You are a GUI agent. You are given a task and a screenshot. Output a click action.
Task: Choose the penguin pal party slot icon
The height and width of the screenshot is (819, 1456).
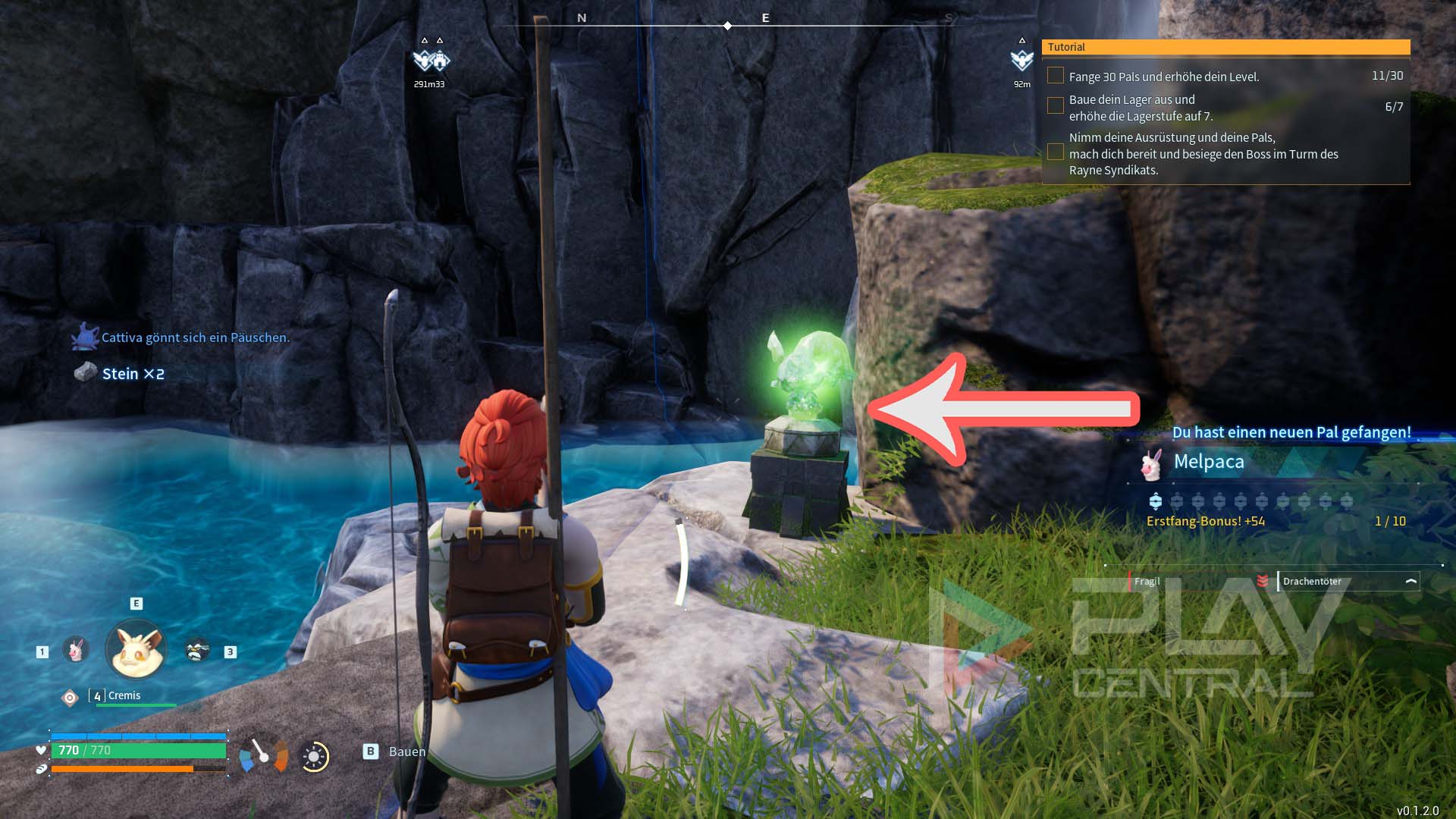[x=197, y=650]
